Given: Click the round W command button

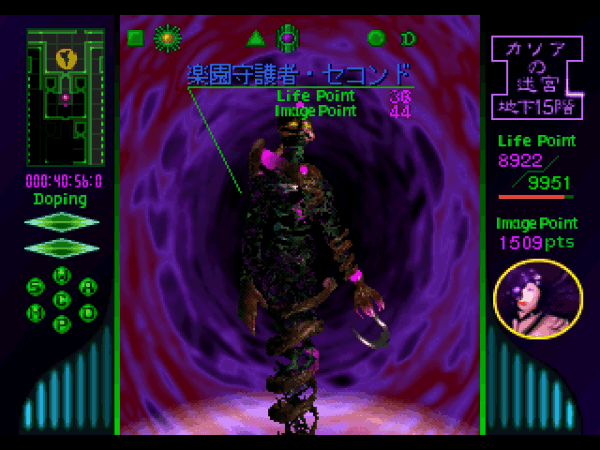Looking at the screenshot, I should coord(62,275).
